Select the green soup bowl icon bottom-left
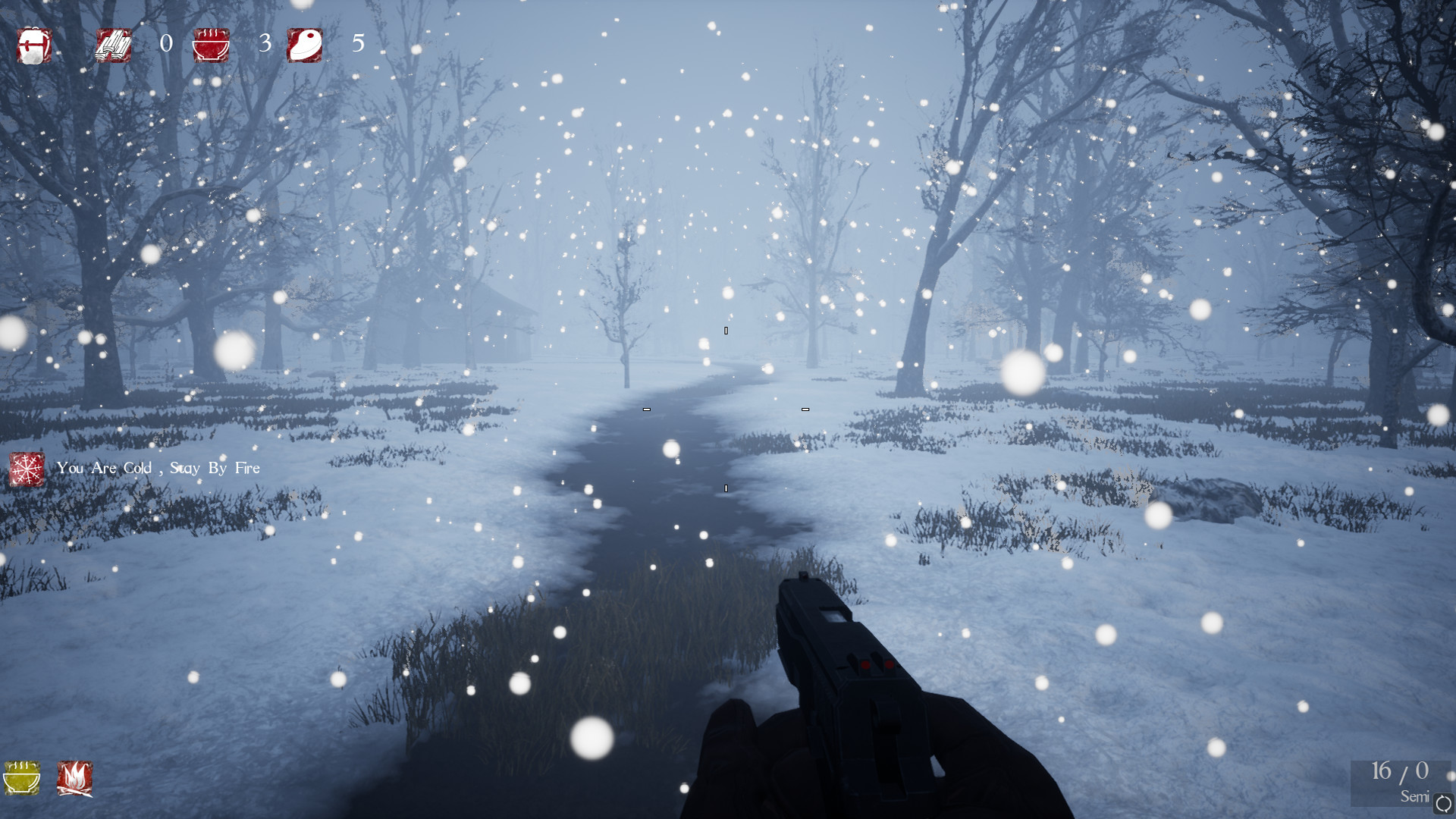This screenshot has width=1456, height=819. point(23,780)
